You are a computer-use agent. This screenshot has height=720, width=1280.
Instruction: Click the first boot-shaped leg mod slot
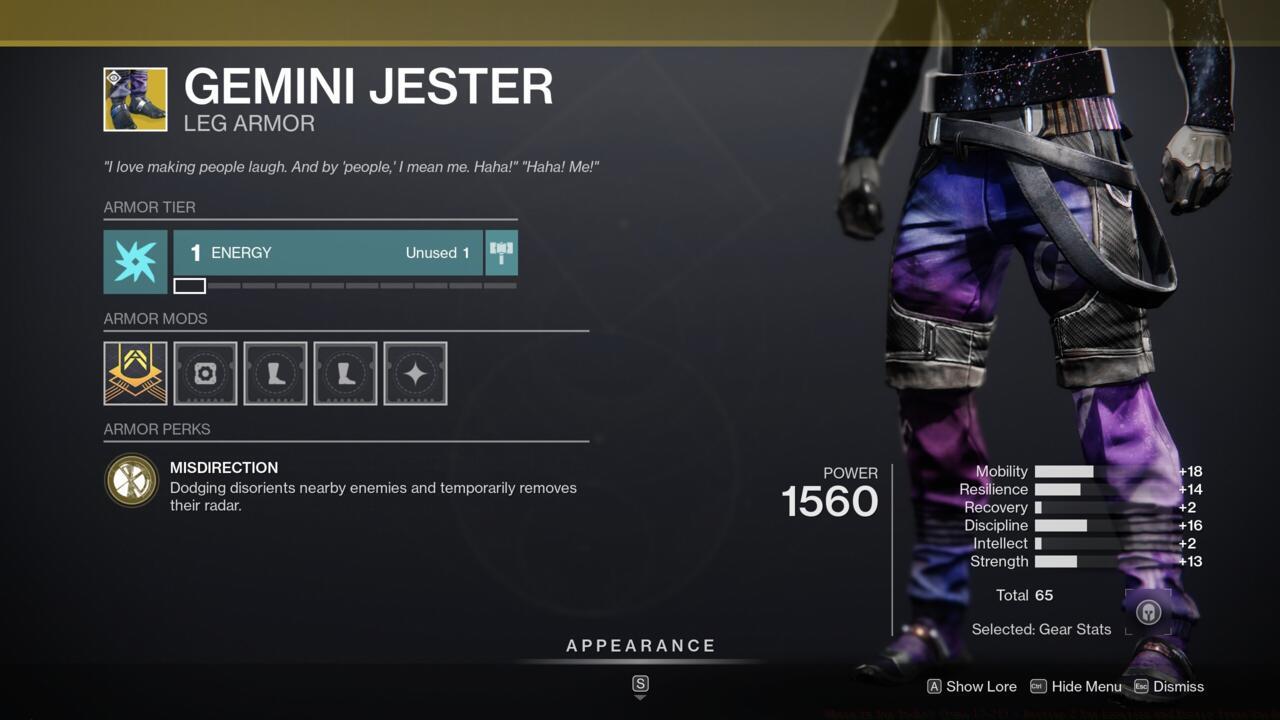click(x=275, y=373)
